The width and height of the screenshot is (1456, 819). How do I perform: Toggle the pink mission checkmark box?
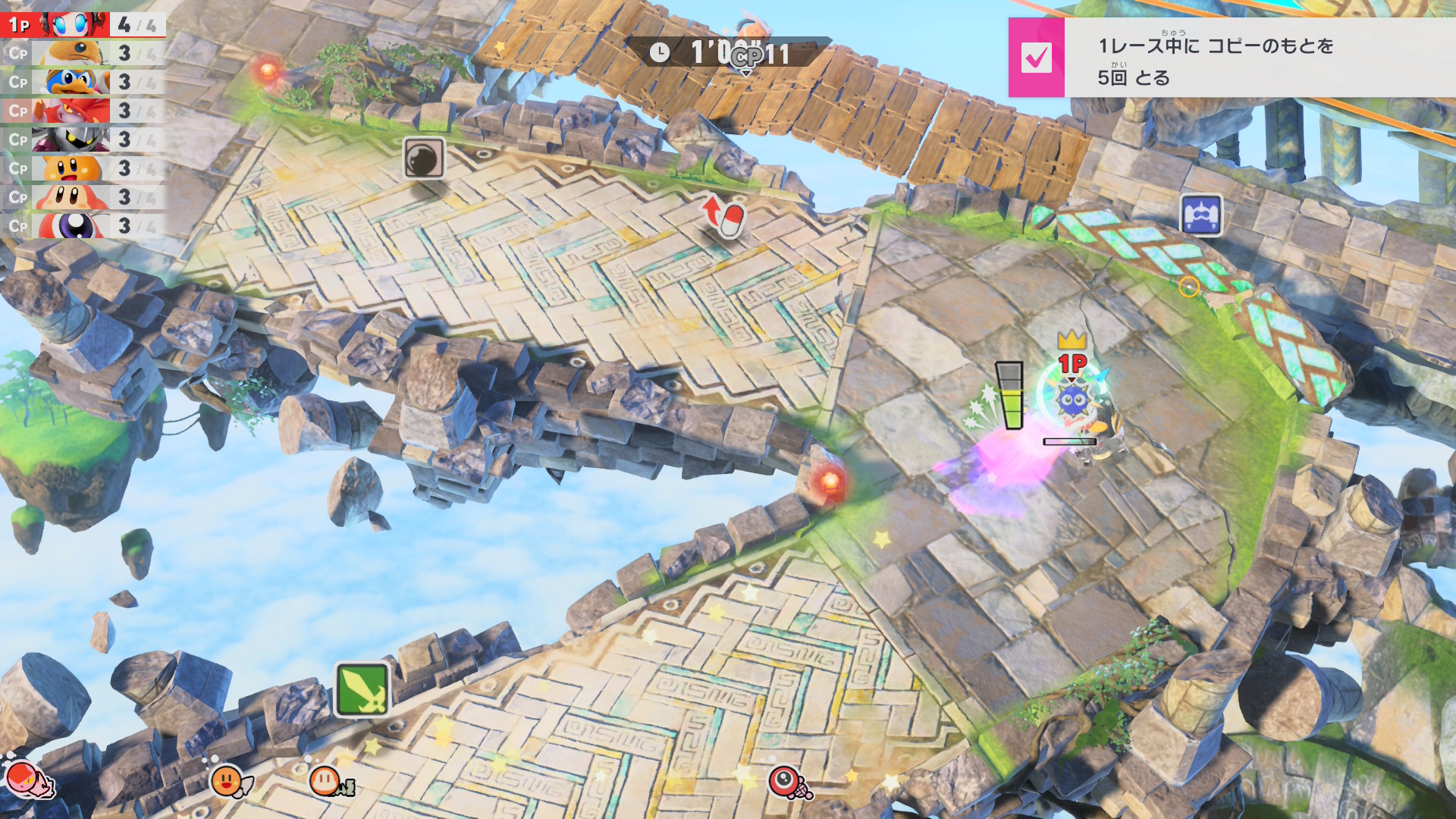click(1036, 58)
